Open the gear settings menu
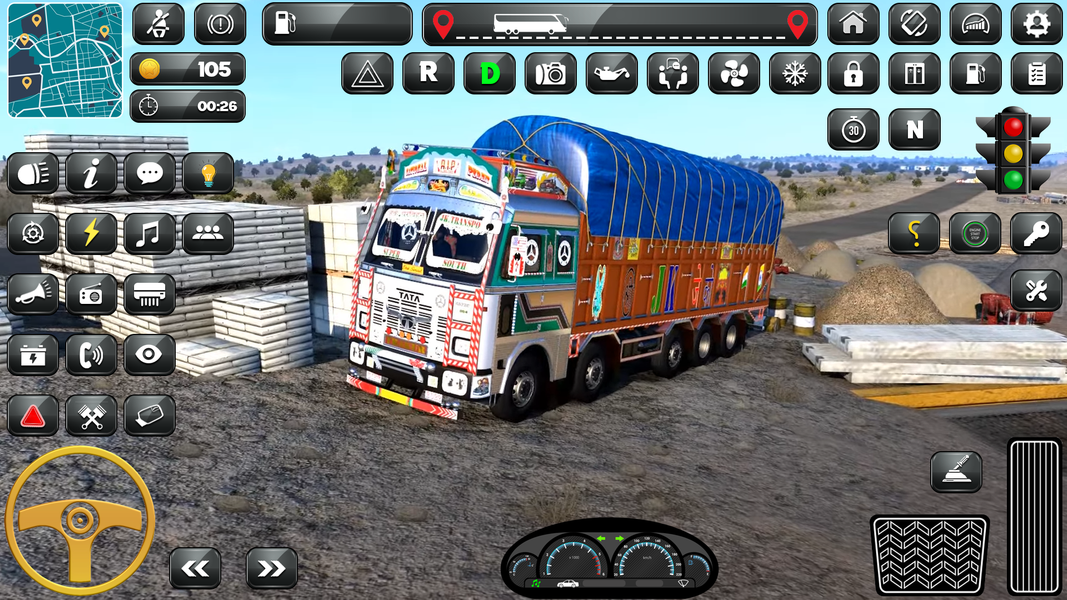The height and width of the screenshot is (600, 1067). [x=1036, y=24]
